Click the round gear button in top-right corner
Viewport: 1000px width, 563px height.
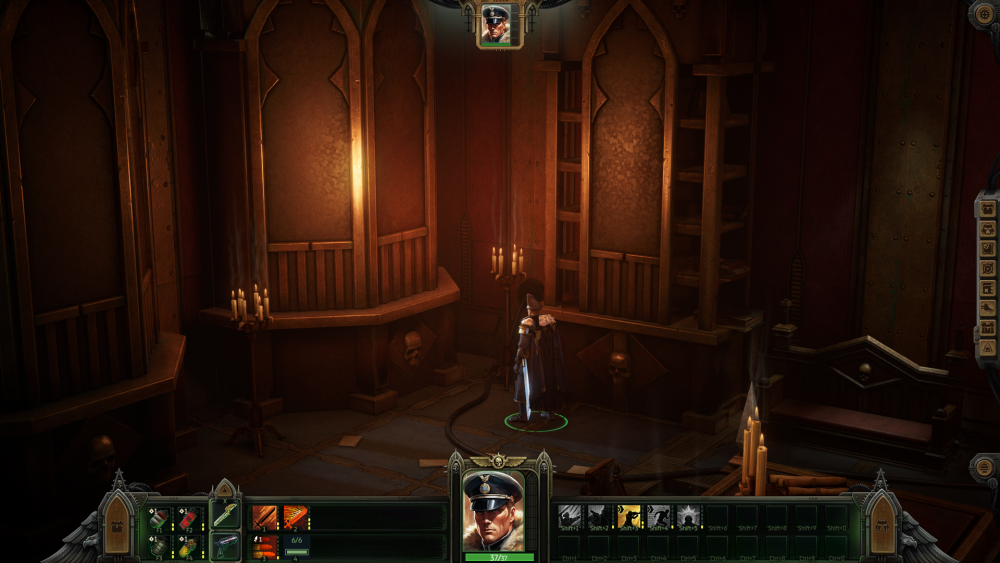click(x=985, y=13)
